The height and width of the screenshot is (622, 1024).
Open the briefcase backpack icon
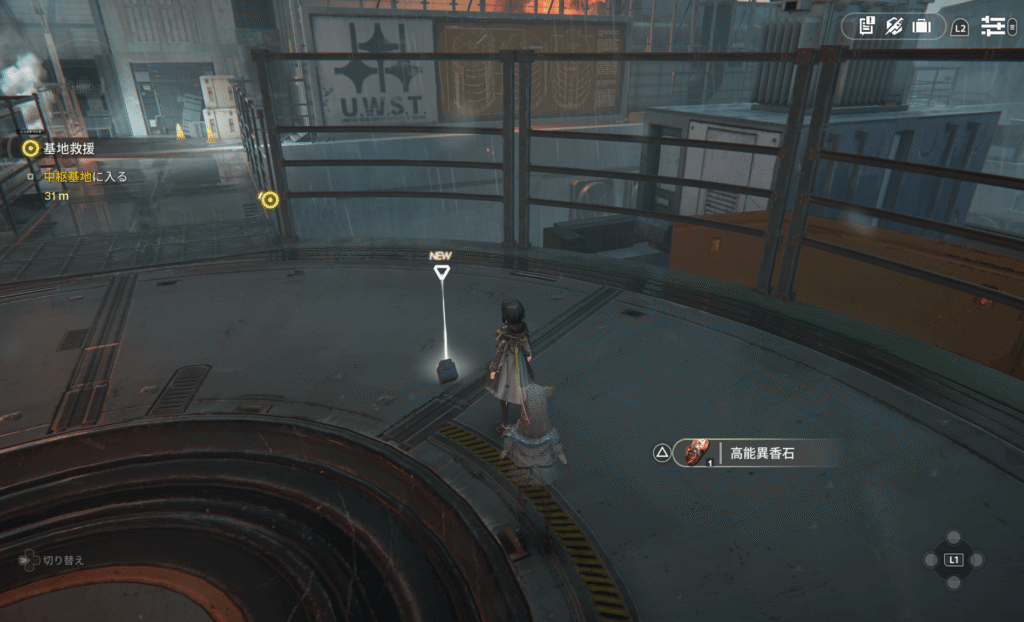tap(921, 26)
